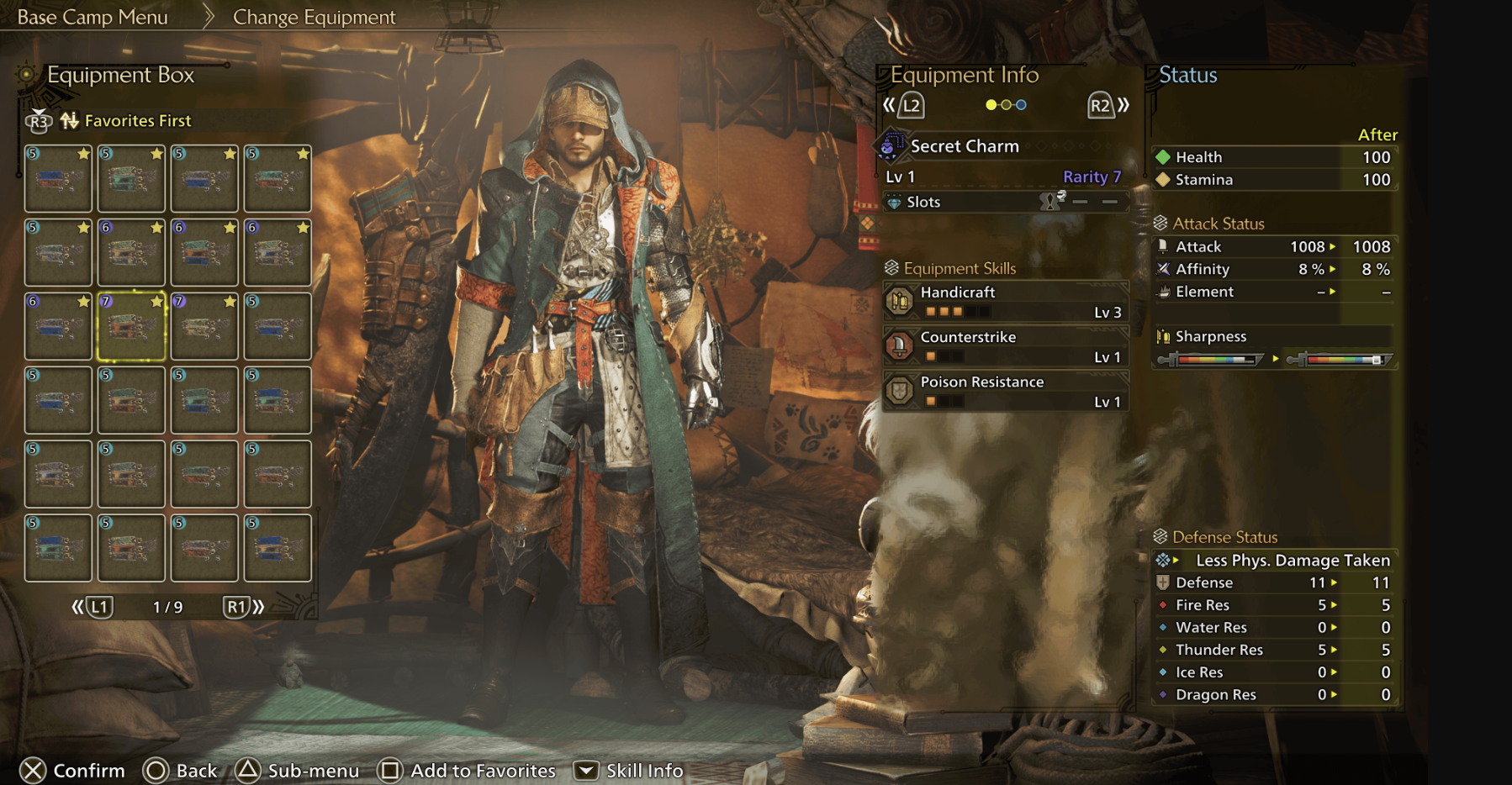Return to Base Camp Menu breadcrumb
This screenshot has width=1512, height=785.
click(x=93, y=18)
